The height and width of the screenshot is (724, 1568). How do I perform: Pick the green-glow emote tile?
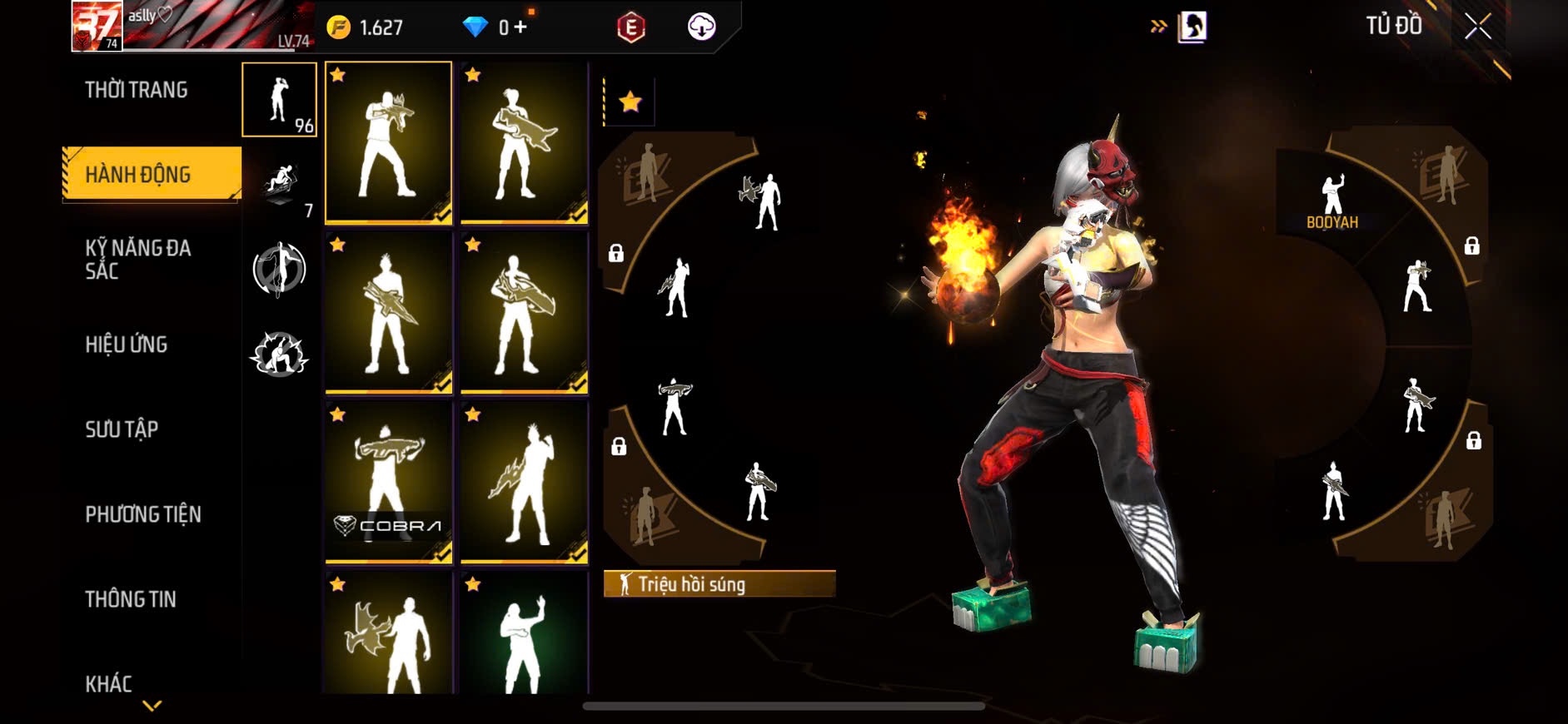coord(524,634)
